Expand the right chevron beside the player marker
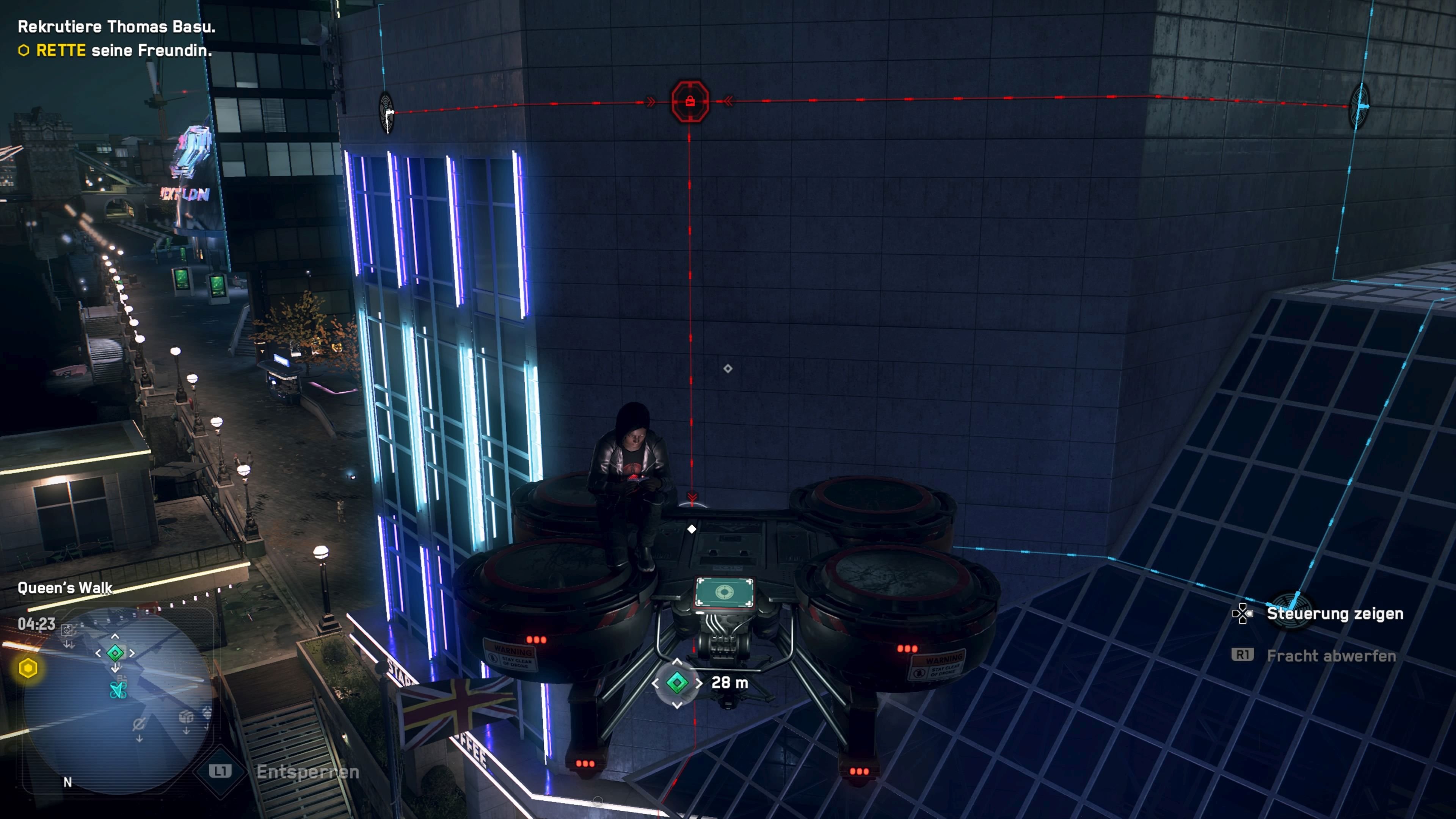Image resolution: width=1456 pixels, height=819 pixels. coord(132,653)
